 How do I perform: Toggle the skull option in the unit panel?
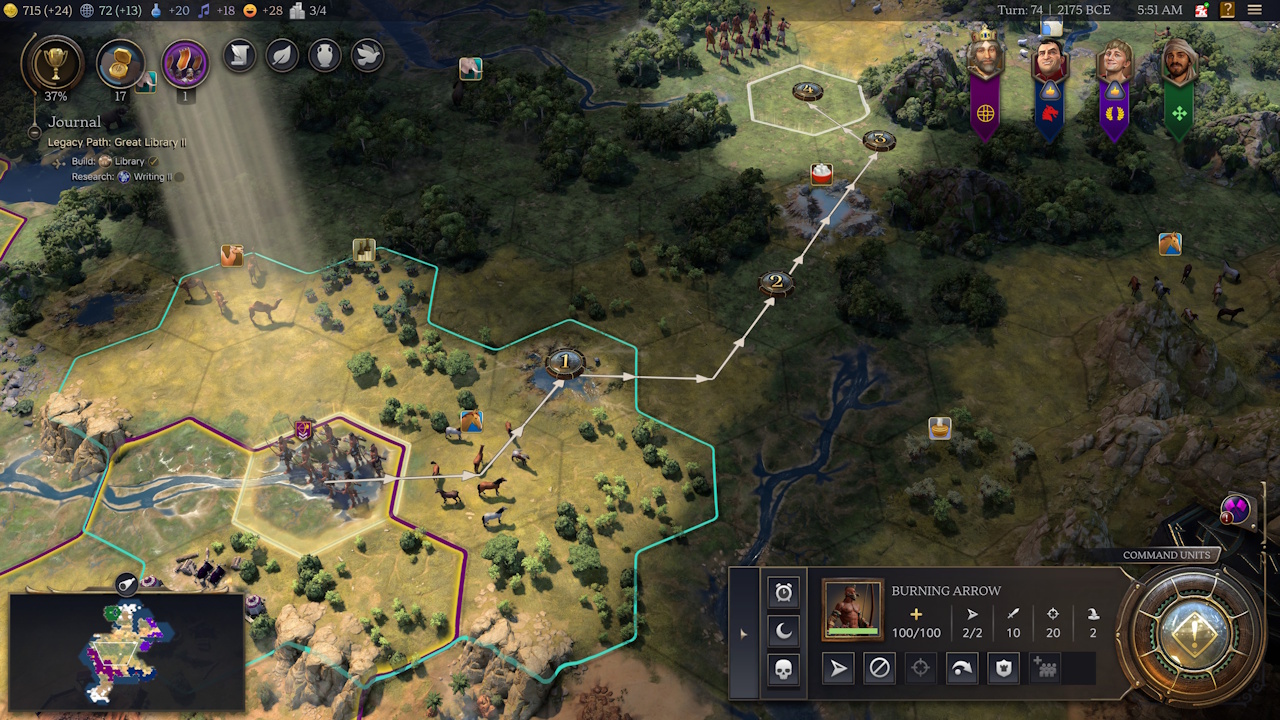[784, 668]
